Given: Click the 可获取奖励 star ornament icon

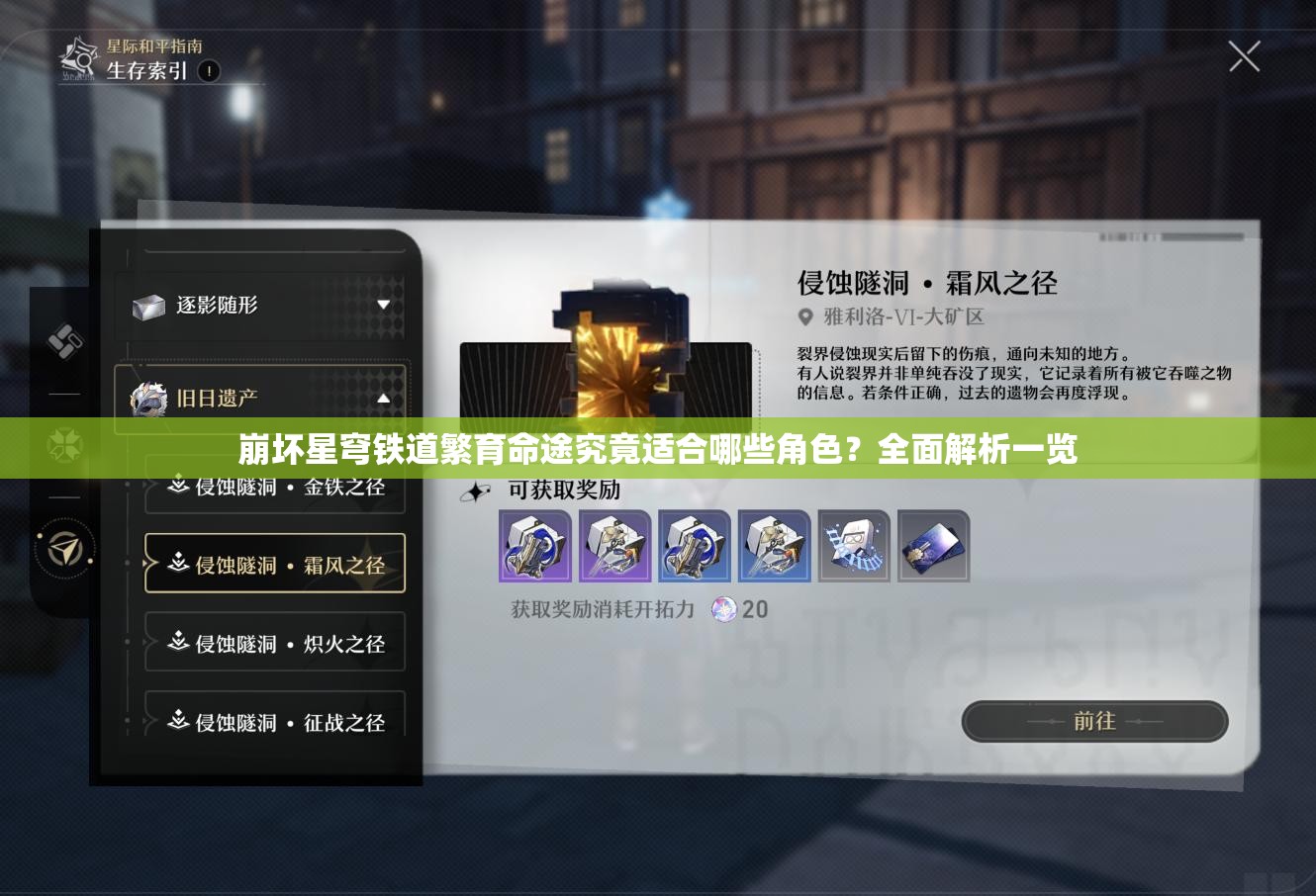Looking at the screenshot, I should 476,490.
